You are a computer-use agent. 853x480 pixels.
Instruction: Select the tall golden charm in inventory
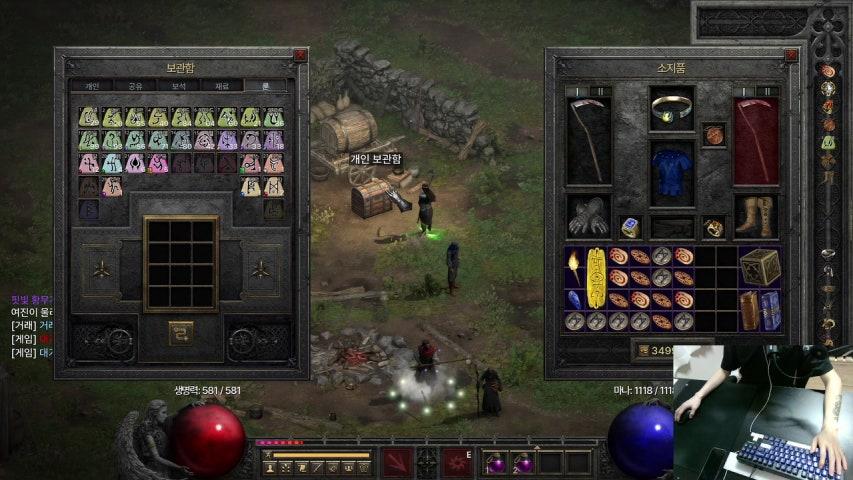[x=597, y=277]
